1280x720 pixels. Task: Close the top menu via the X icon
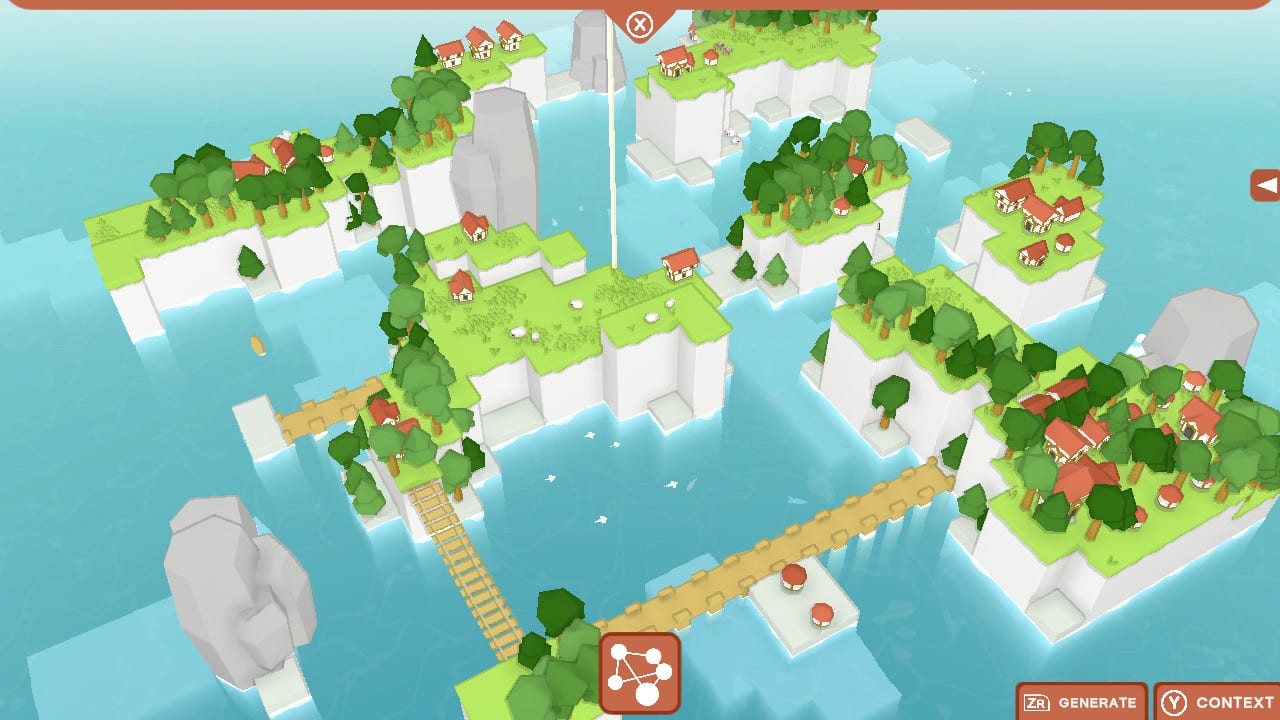click(x=640, y=24)
